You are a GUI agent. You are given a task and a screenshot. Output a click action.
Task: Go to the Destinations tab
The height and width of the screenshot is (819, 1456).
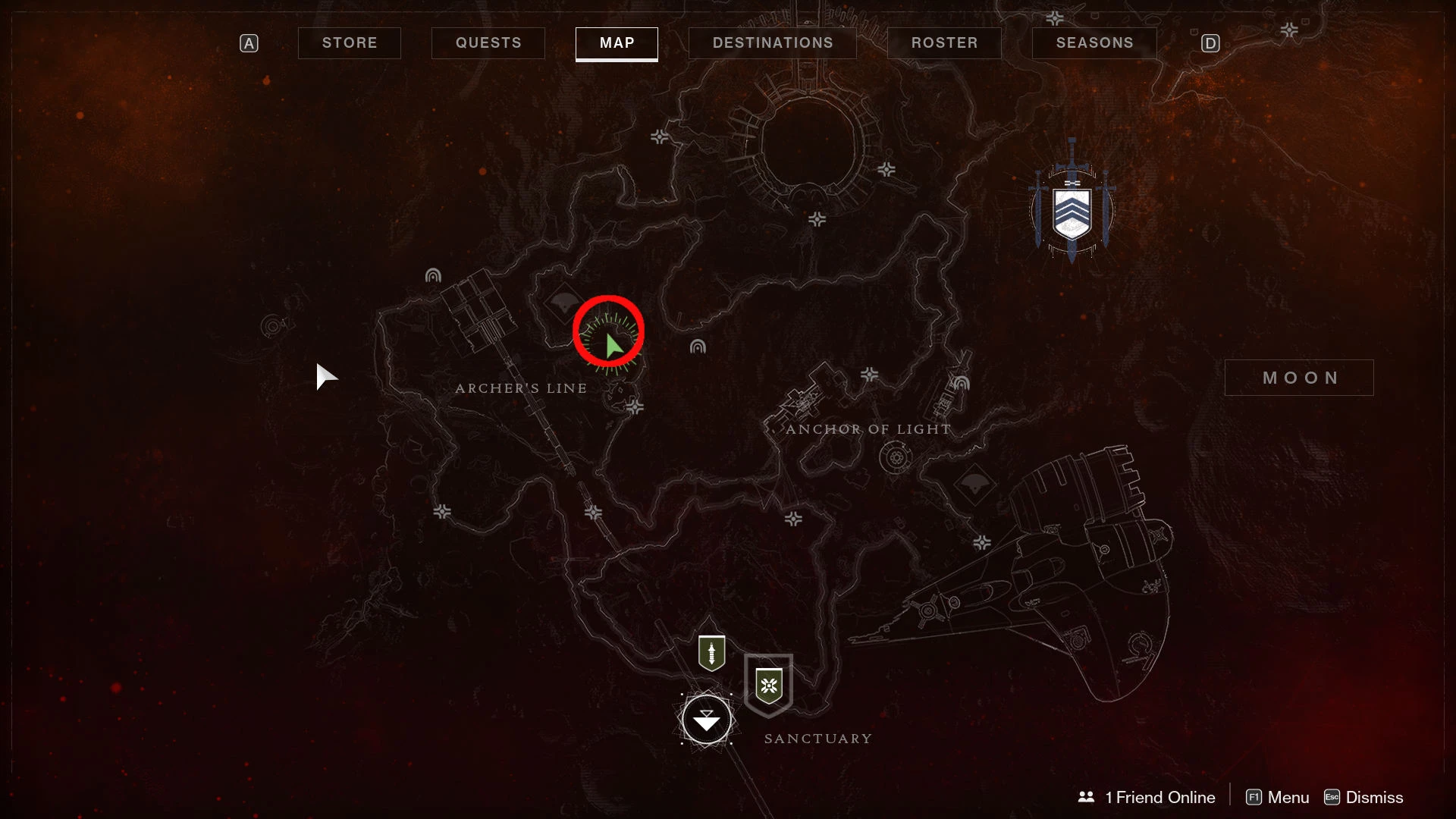(x=772, y=43)
